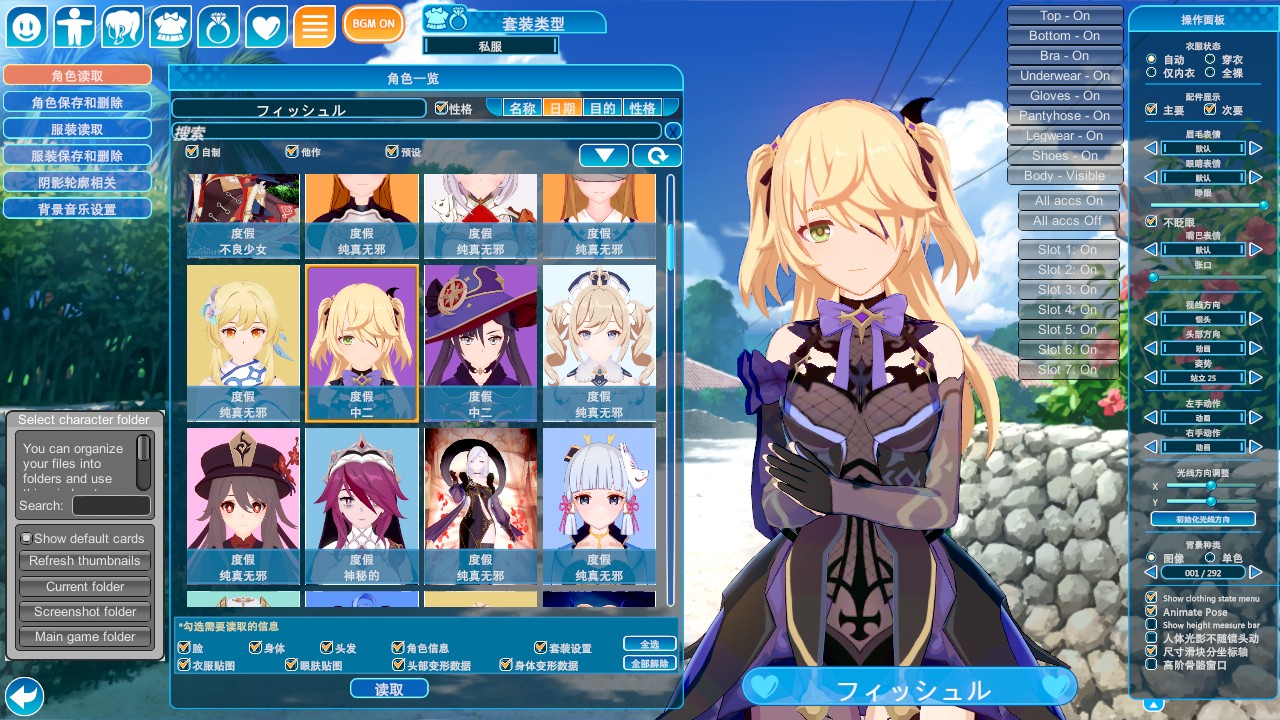Select the purple-background blonde character card
Screen dimensions: 1280x720
[x=361, y=342]
